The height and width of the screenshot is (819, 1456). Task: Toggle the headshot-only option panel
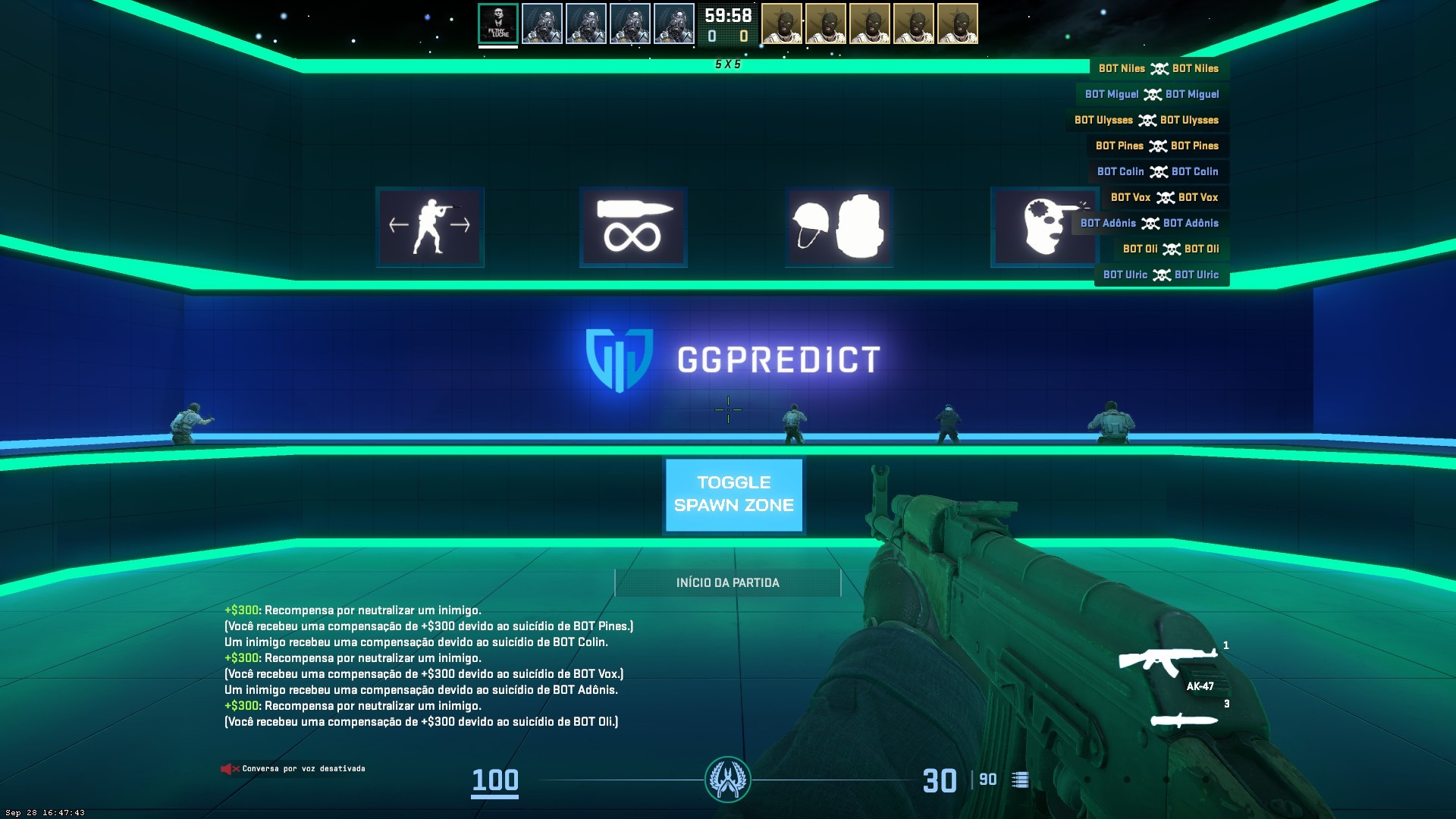1033,227
